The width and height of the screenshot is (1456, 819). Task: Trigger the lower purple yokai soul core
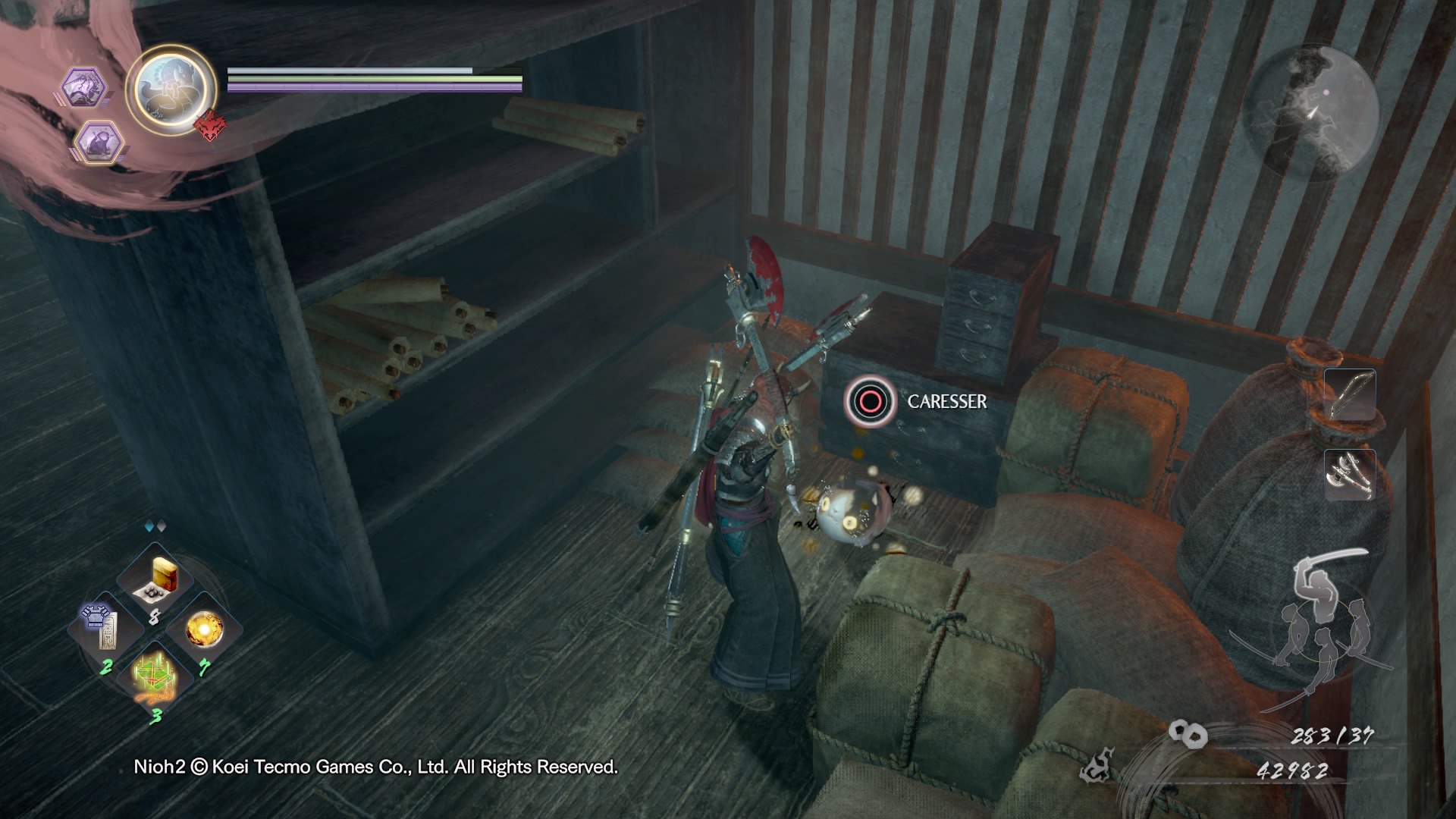pos(99,143)
